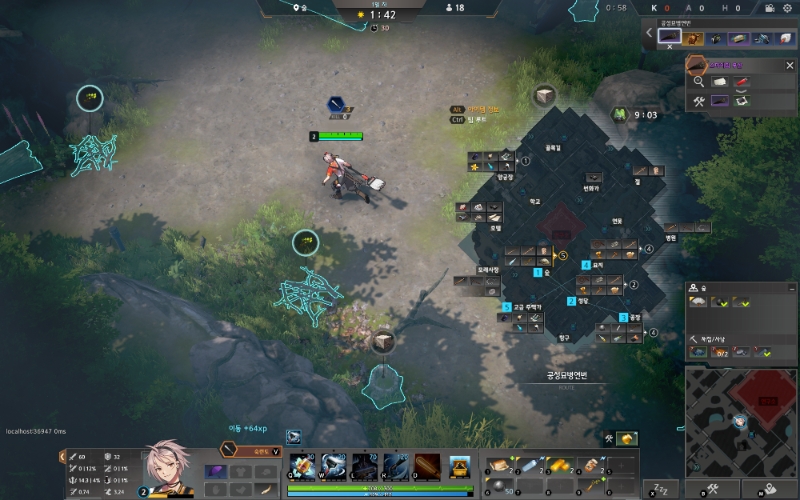Open the settings gear
The height and width of the screenshot is (500, 800).
click(x=786, y=8)
